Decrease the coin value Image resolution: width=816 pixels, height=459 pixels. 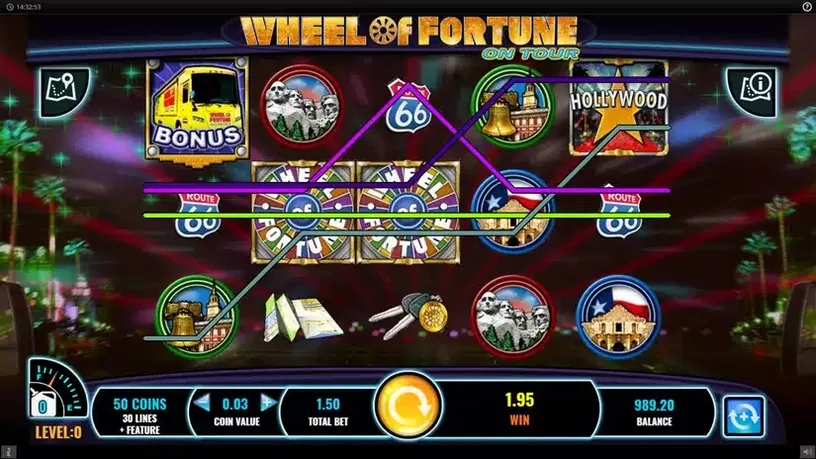(x=201, y=403)
